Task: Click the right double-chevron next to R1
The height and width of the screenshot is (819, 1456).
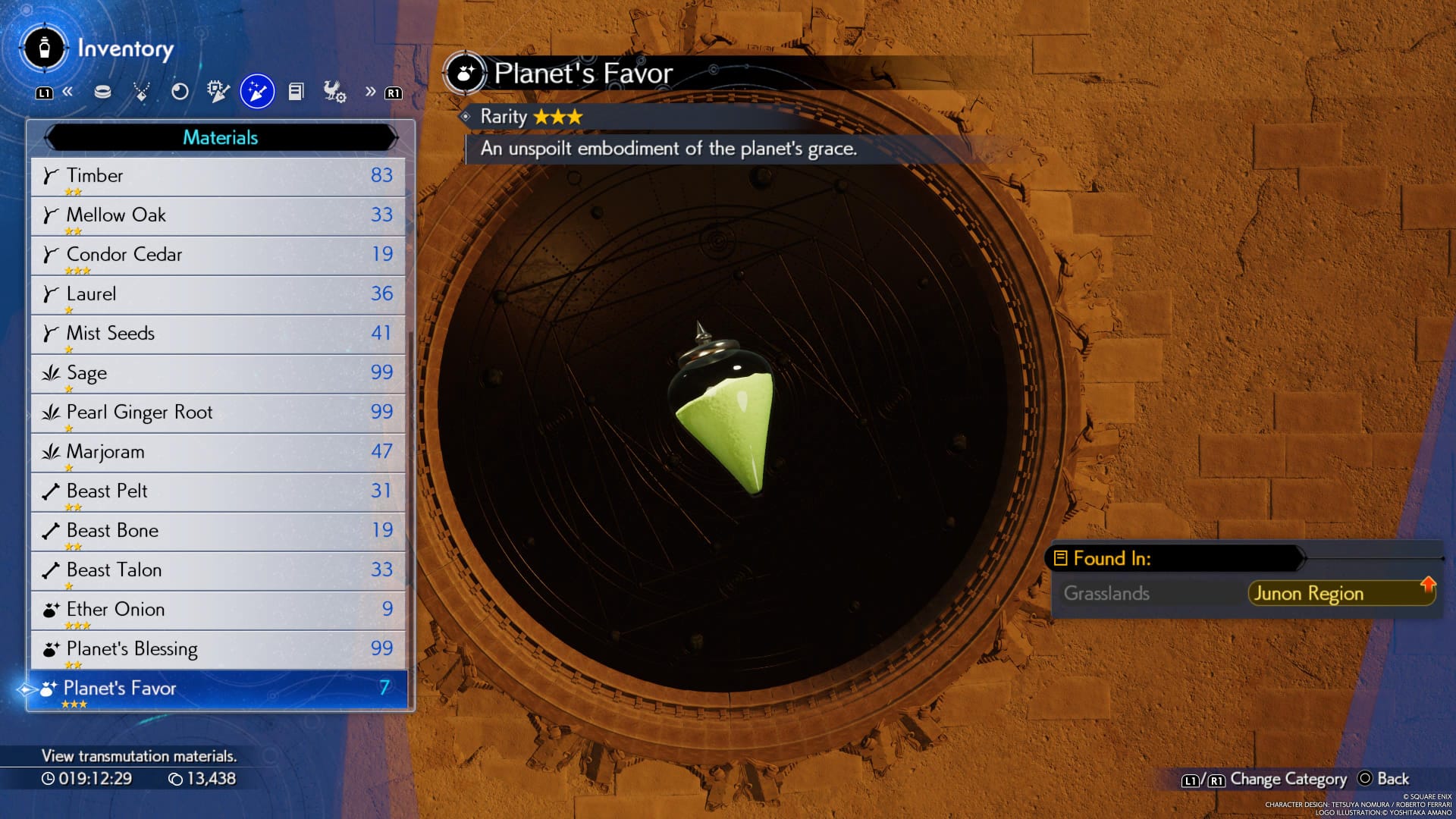Action: (x=371, y=92)
